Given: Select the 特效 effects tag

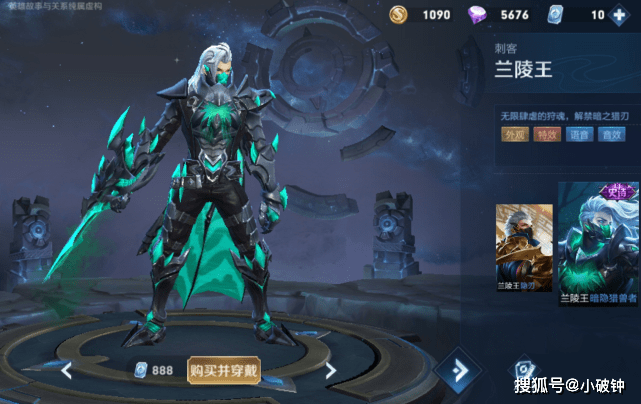Looking at the screenshot, I should 547,135.
